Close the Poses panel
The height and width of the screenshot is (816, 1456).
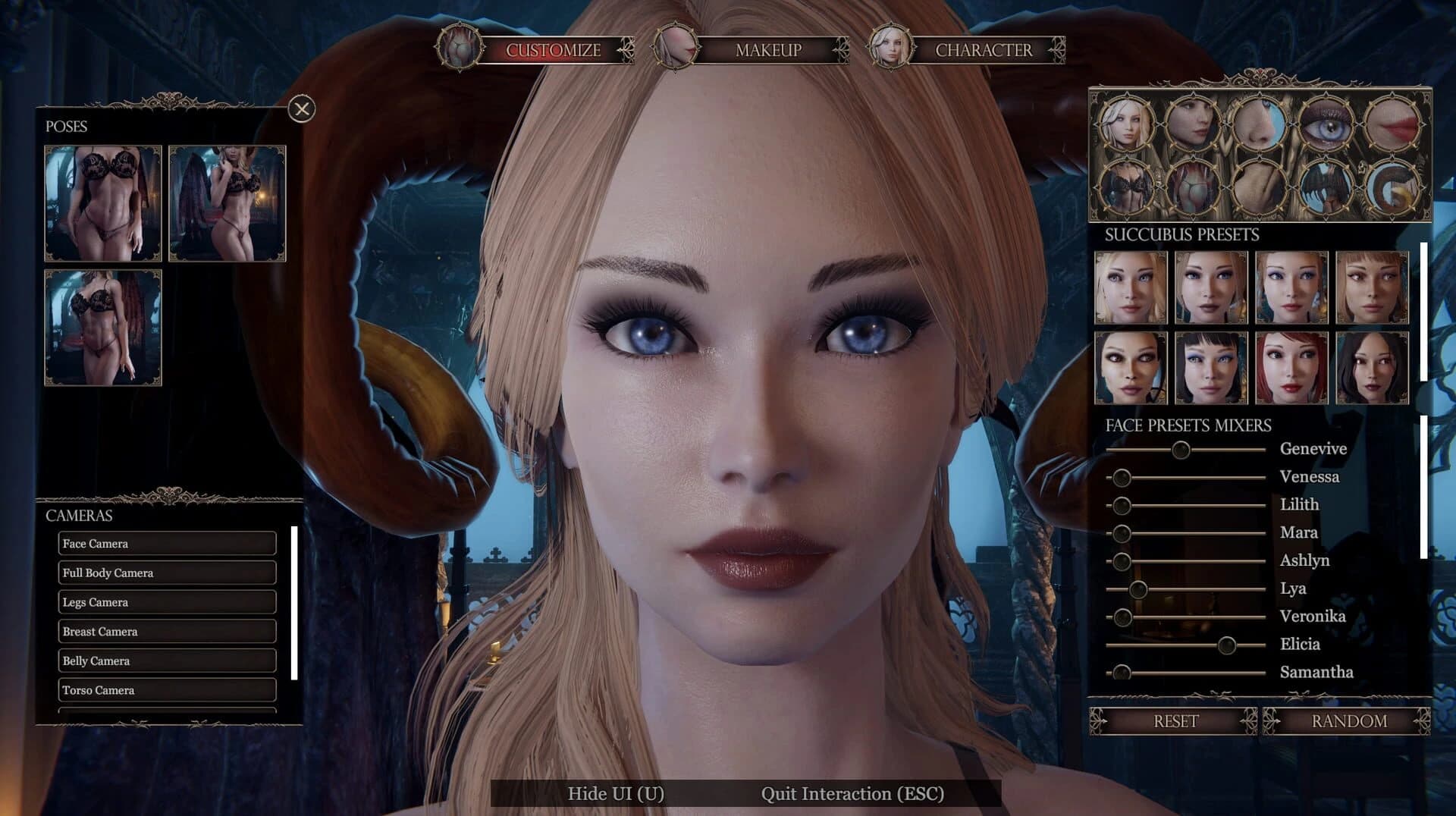(303, 108)
